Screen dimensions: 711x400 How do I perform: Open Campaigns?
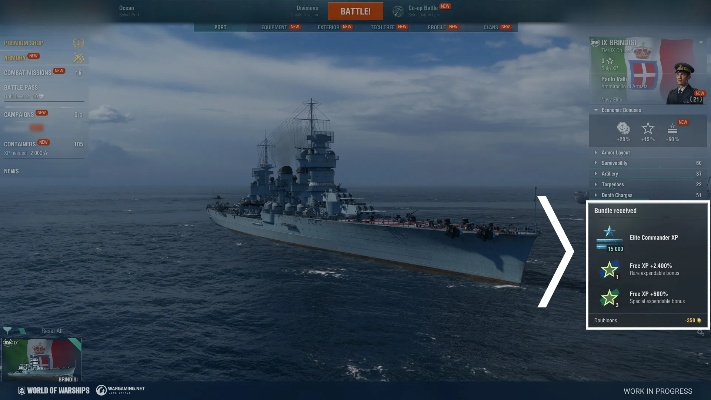22,114
